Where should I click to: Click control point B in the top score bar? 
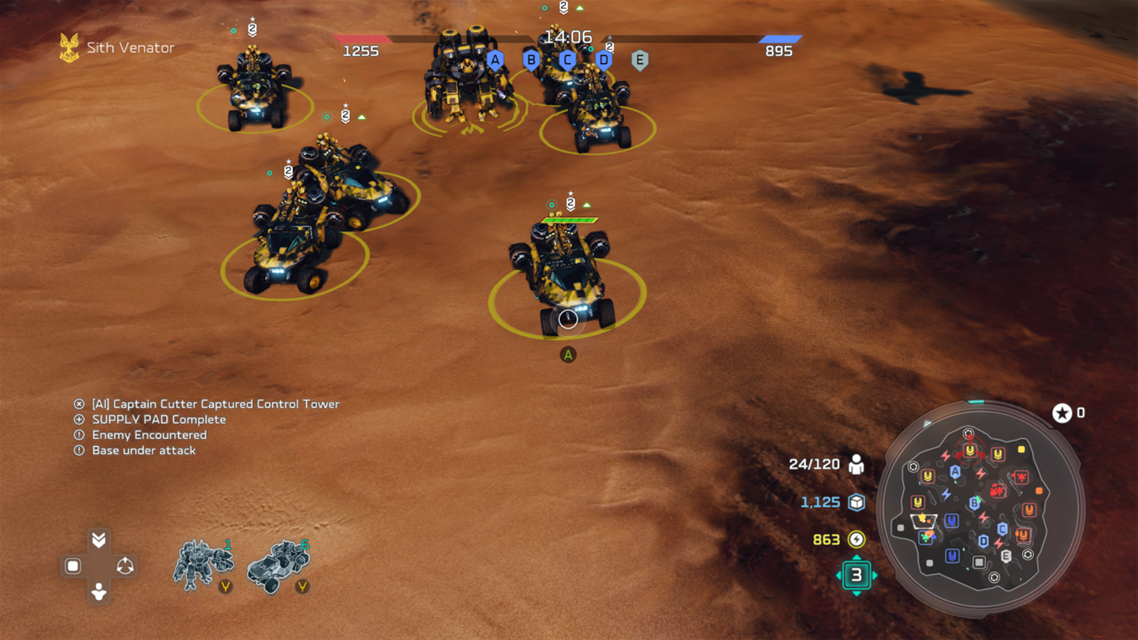(531, 60)
